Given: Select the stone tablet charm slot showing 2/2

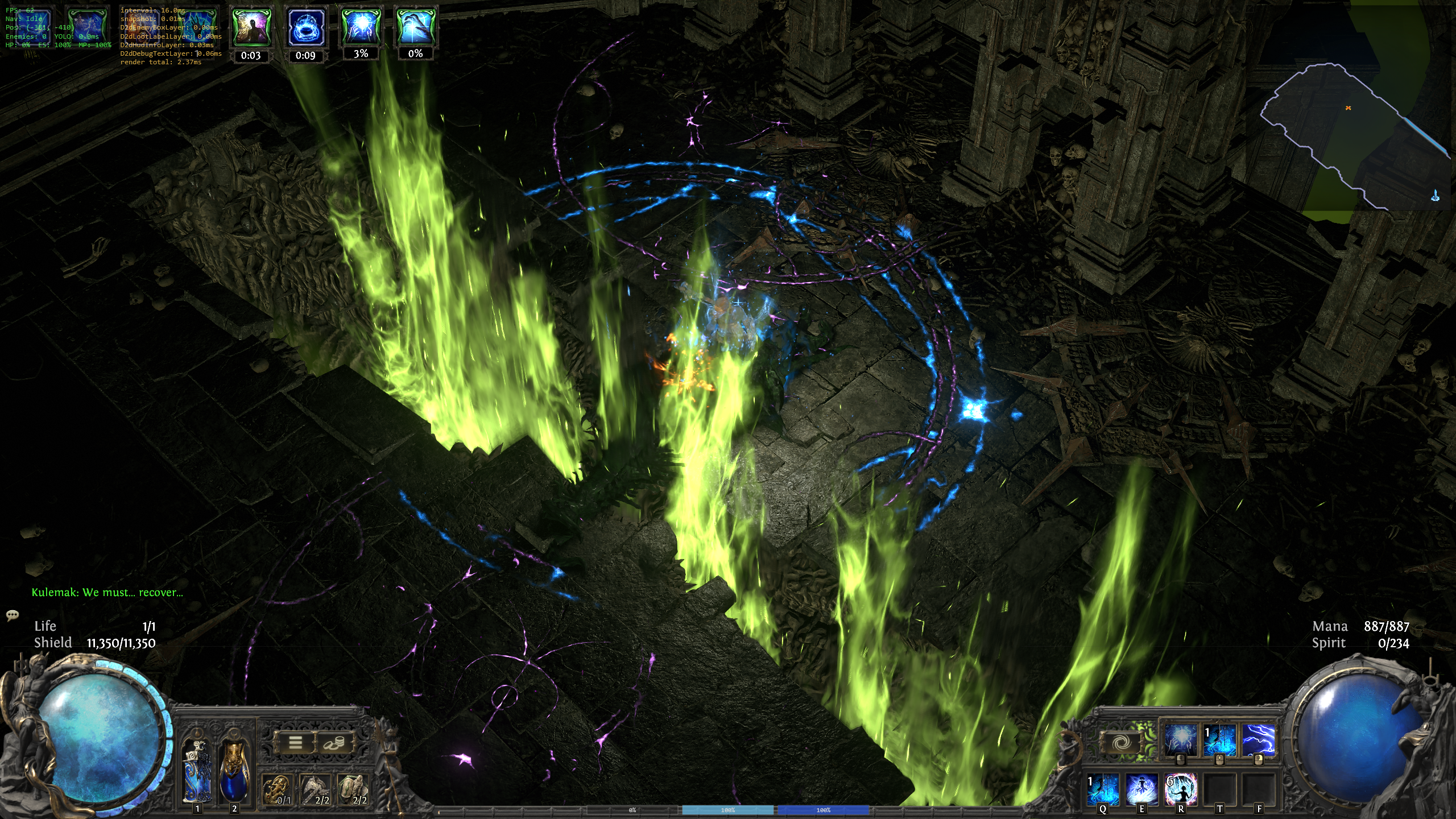Looking at the screenshot, I should coord(353,789).
